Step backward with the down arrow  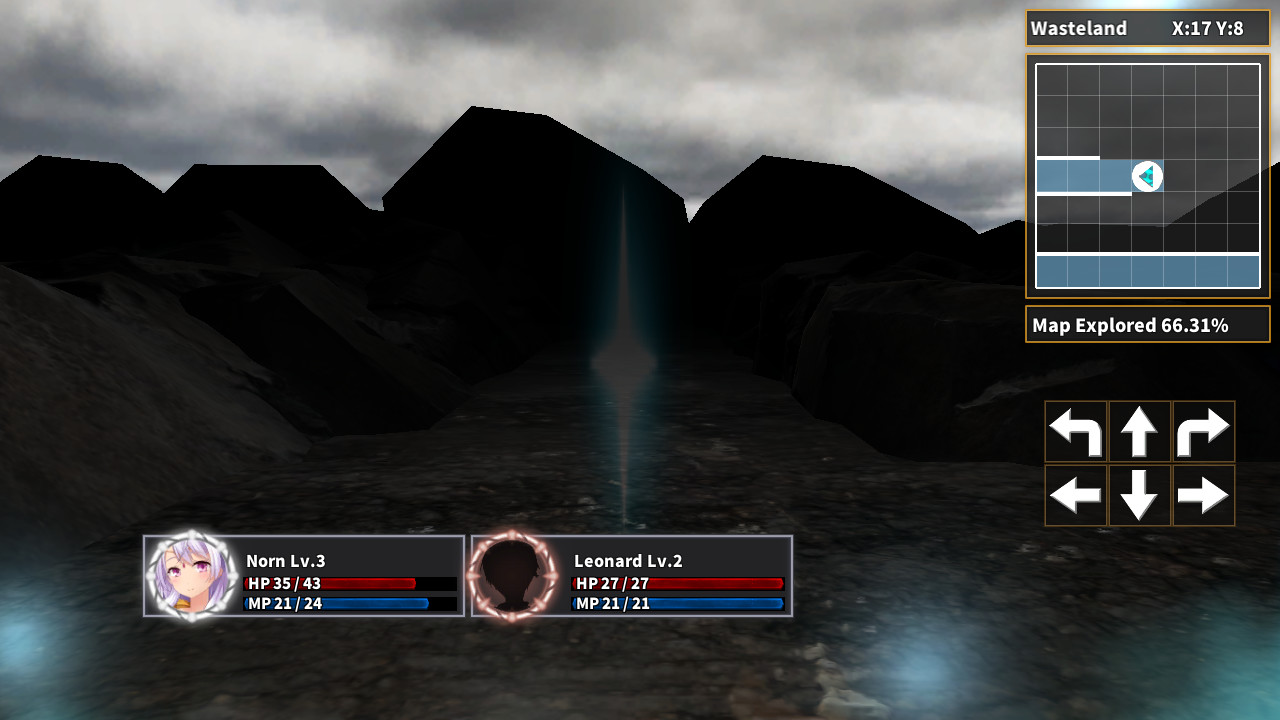1139,495
